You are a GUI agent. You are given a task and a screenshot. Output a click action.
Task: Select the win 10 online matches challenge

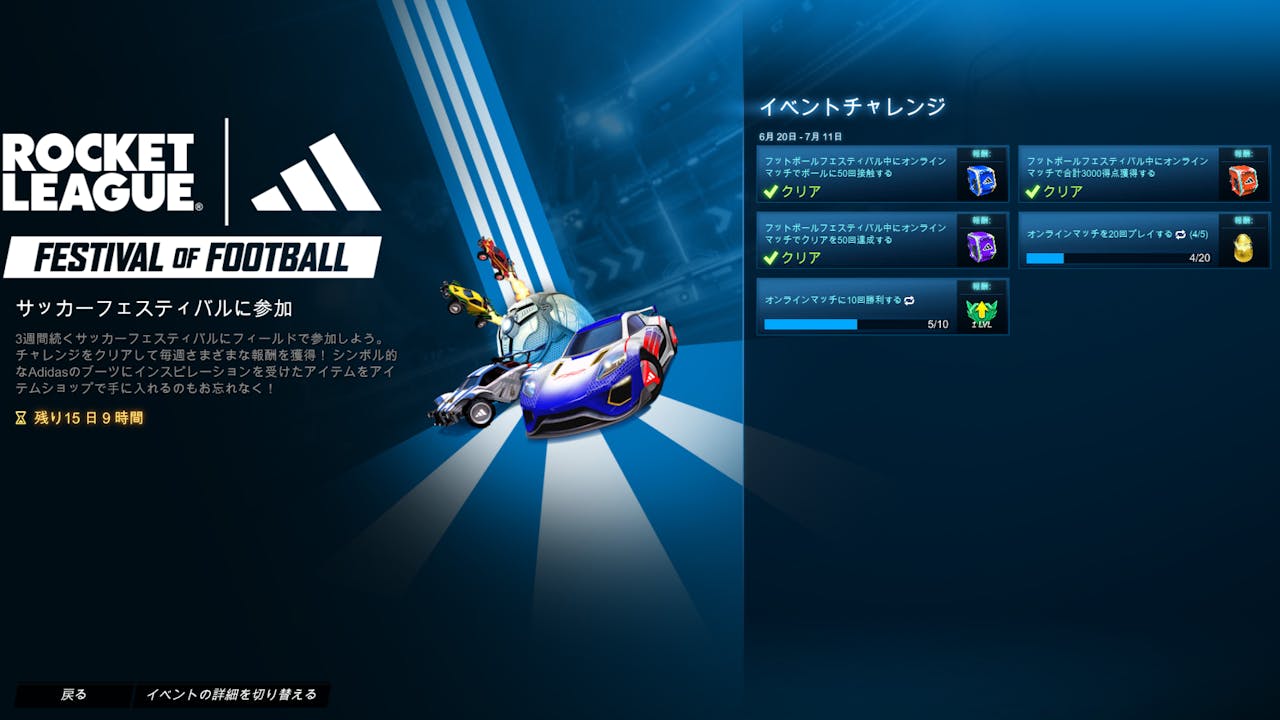click(x=856, y=307)
